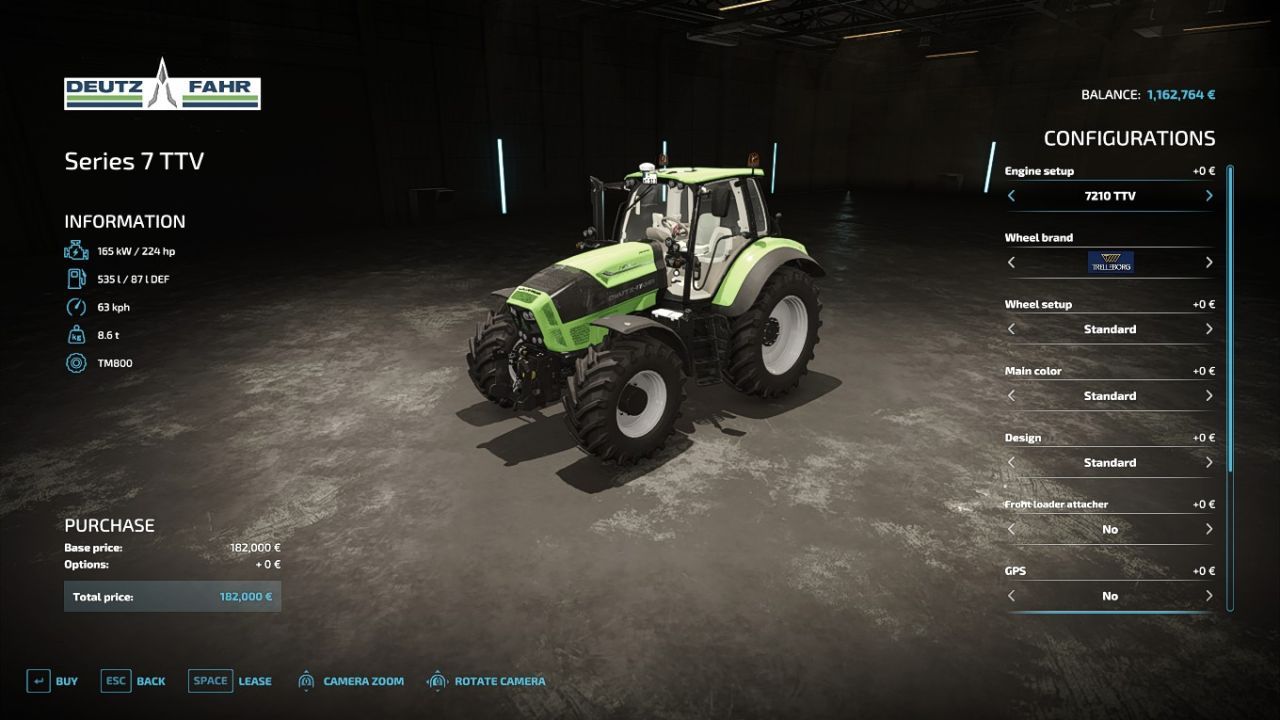
Task: Open next Engine setup option with right arrow
Action: point(1208,196)
